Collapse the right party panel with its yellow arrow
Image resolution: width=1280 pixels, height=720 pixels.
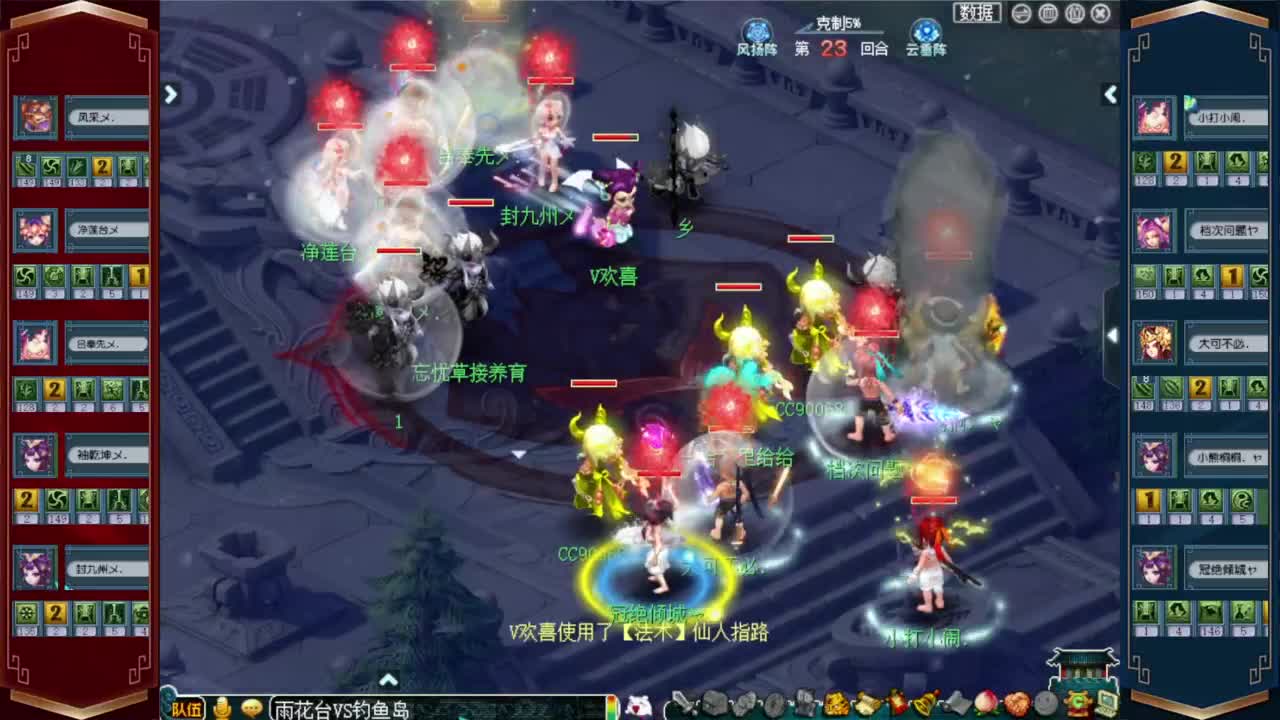tap(1110, 95)
